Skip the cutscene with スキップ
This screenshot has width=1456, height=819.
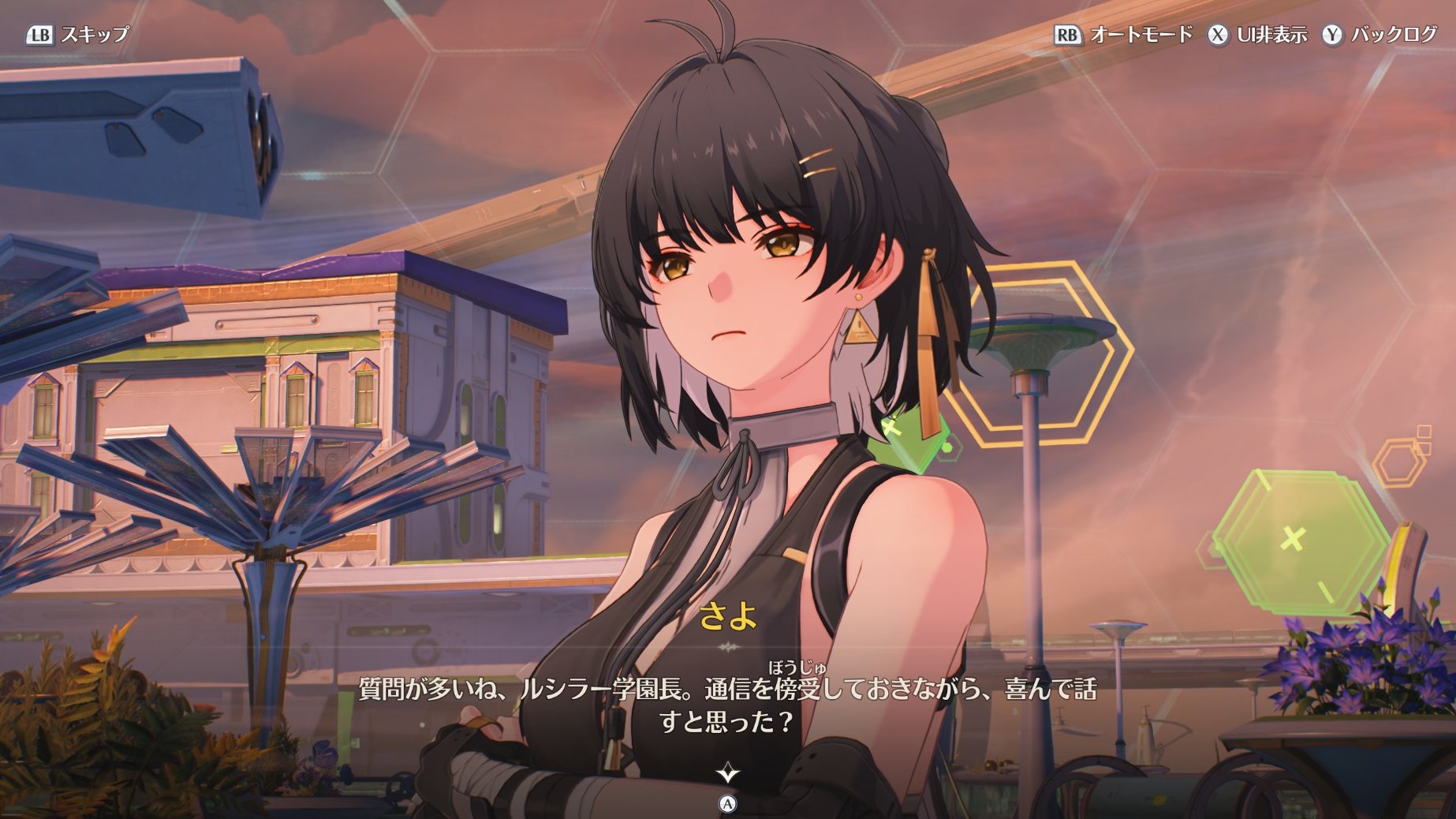(x=77, y=35)
